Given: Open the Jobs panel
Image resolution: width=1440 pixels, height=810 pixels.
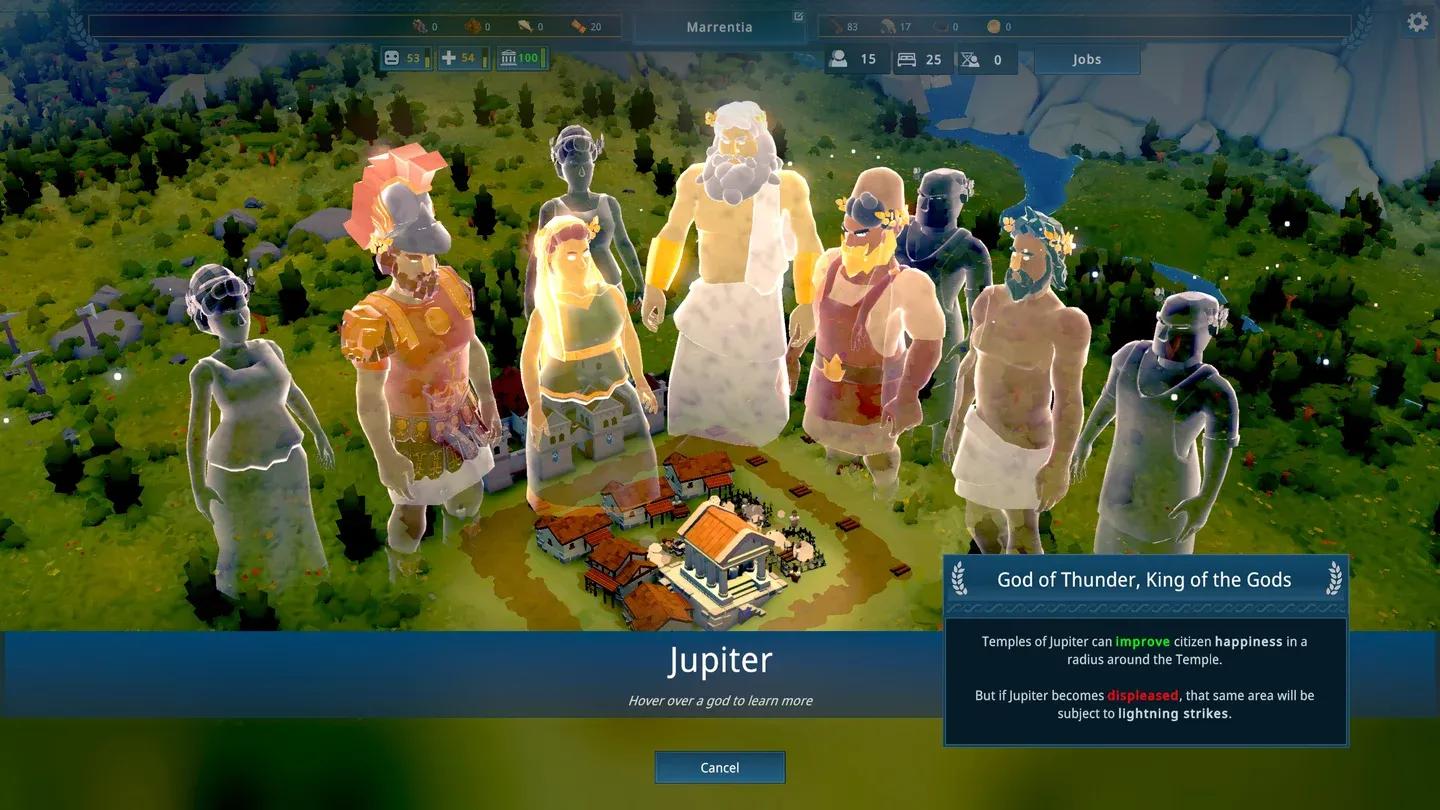Looking at the screenshot, I should point(1087,59).
